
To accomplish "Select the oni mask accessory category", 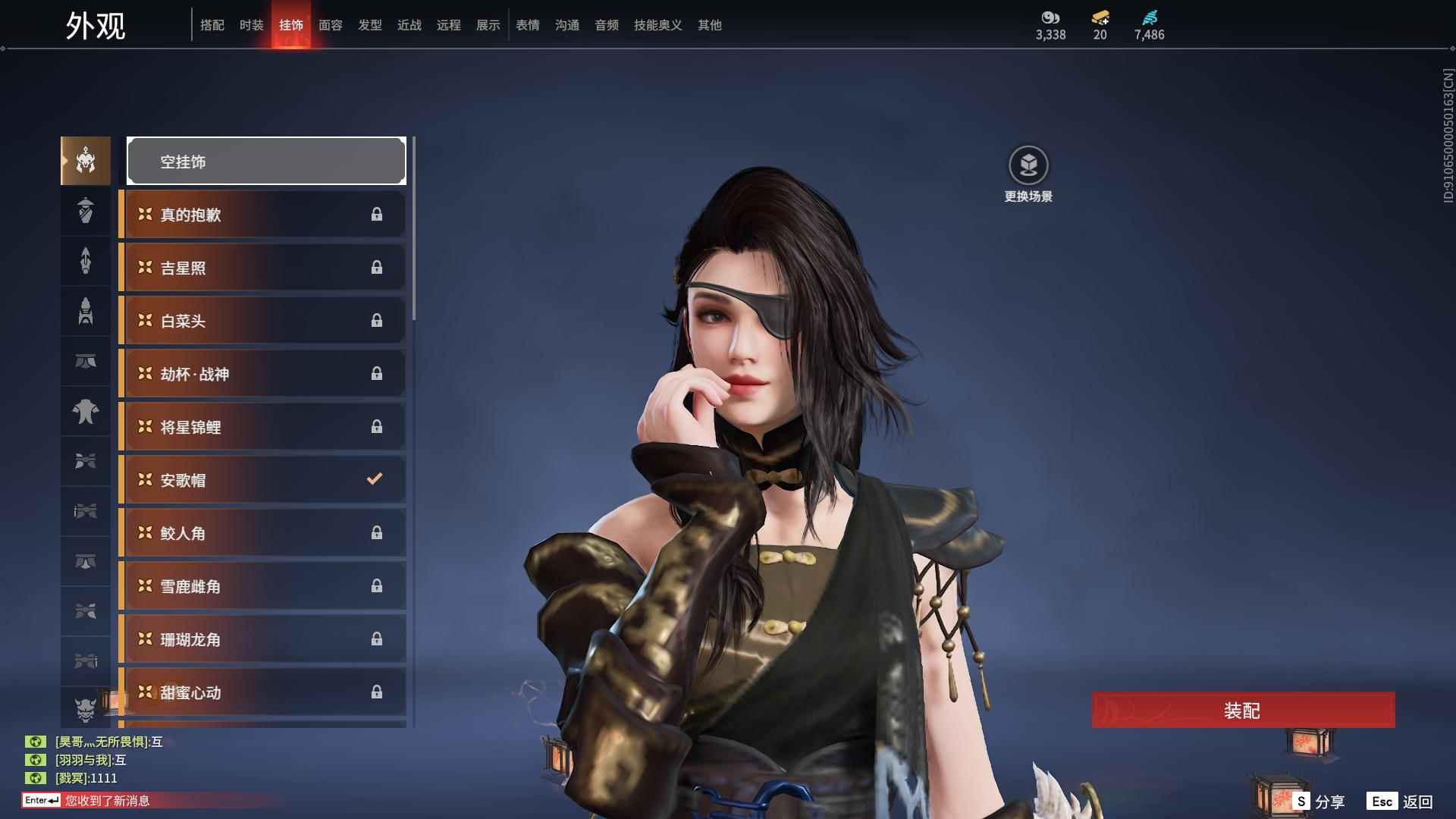I will [86, 709].
